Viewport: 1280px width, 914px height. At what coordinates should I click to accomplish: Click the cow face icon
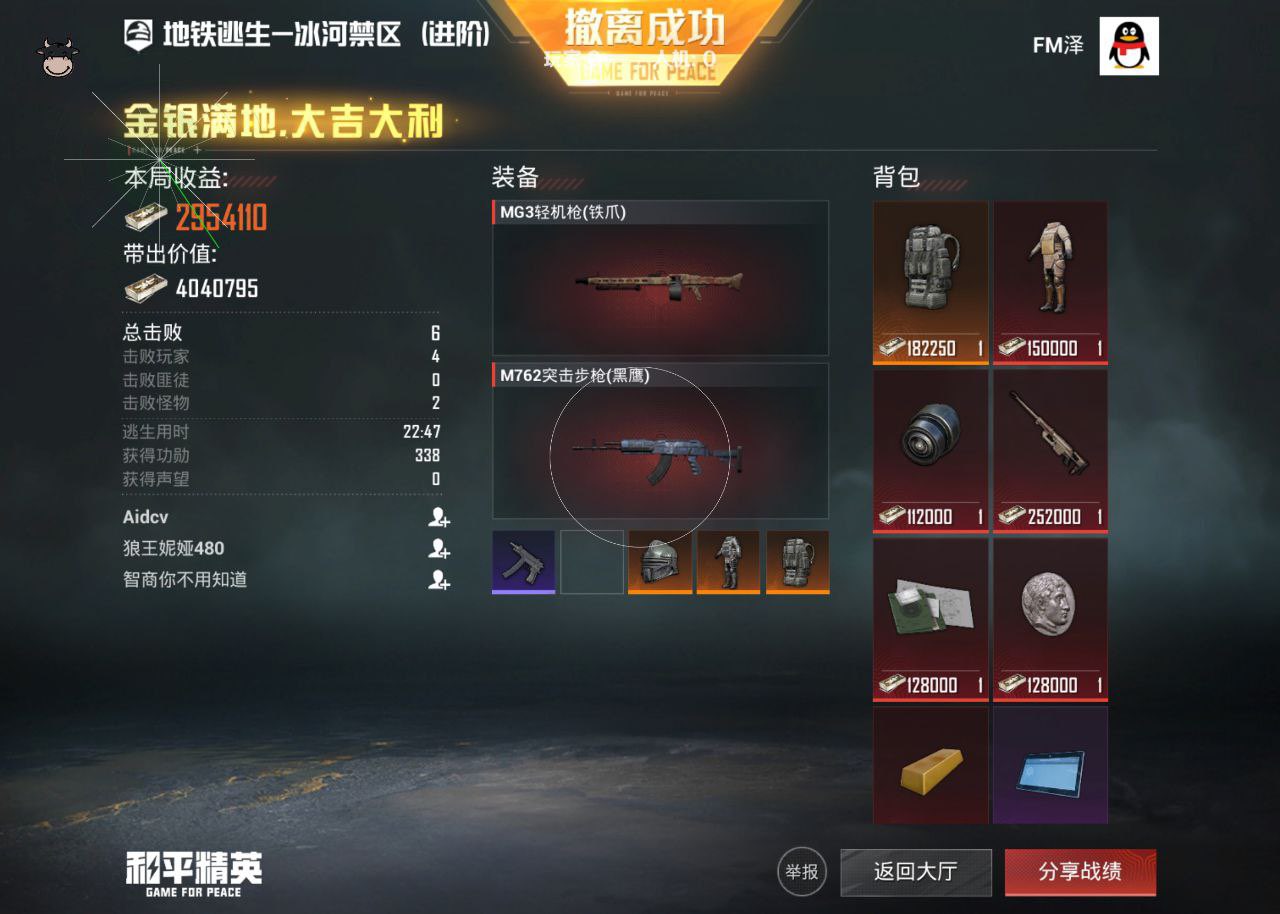(x=58, y=58)
